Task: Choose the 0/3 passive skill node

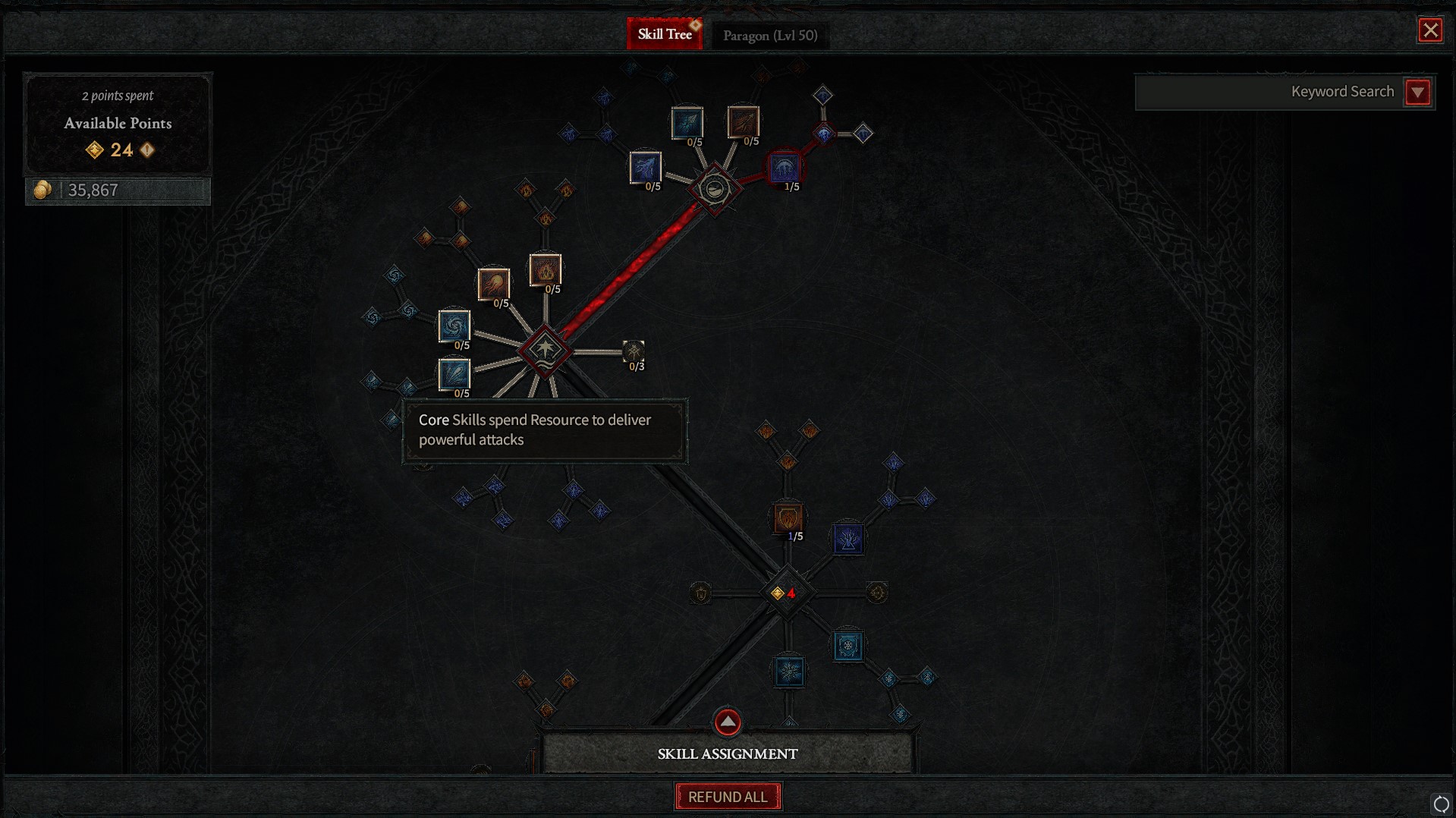Action: [634, 351]
